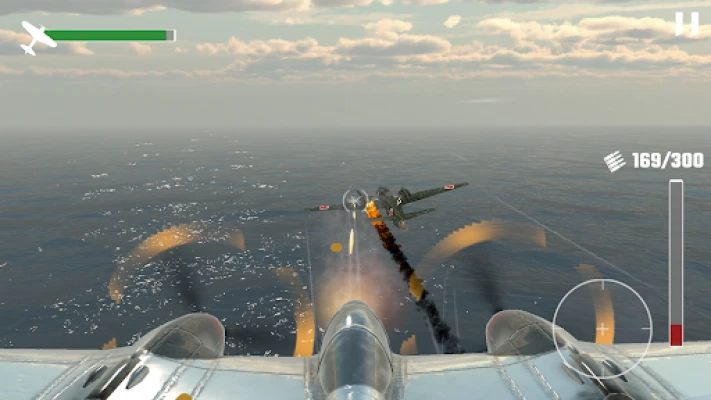
Task: Pause the game with the pause button
Action: click(687, 24)
